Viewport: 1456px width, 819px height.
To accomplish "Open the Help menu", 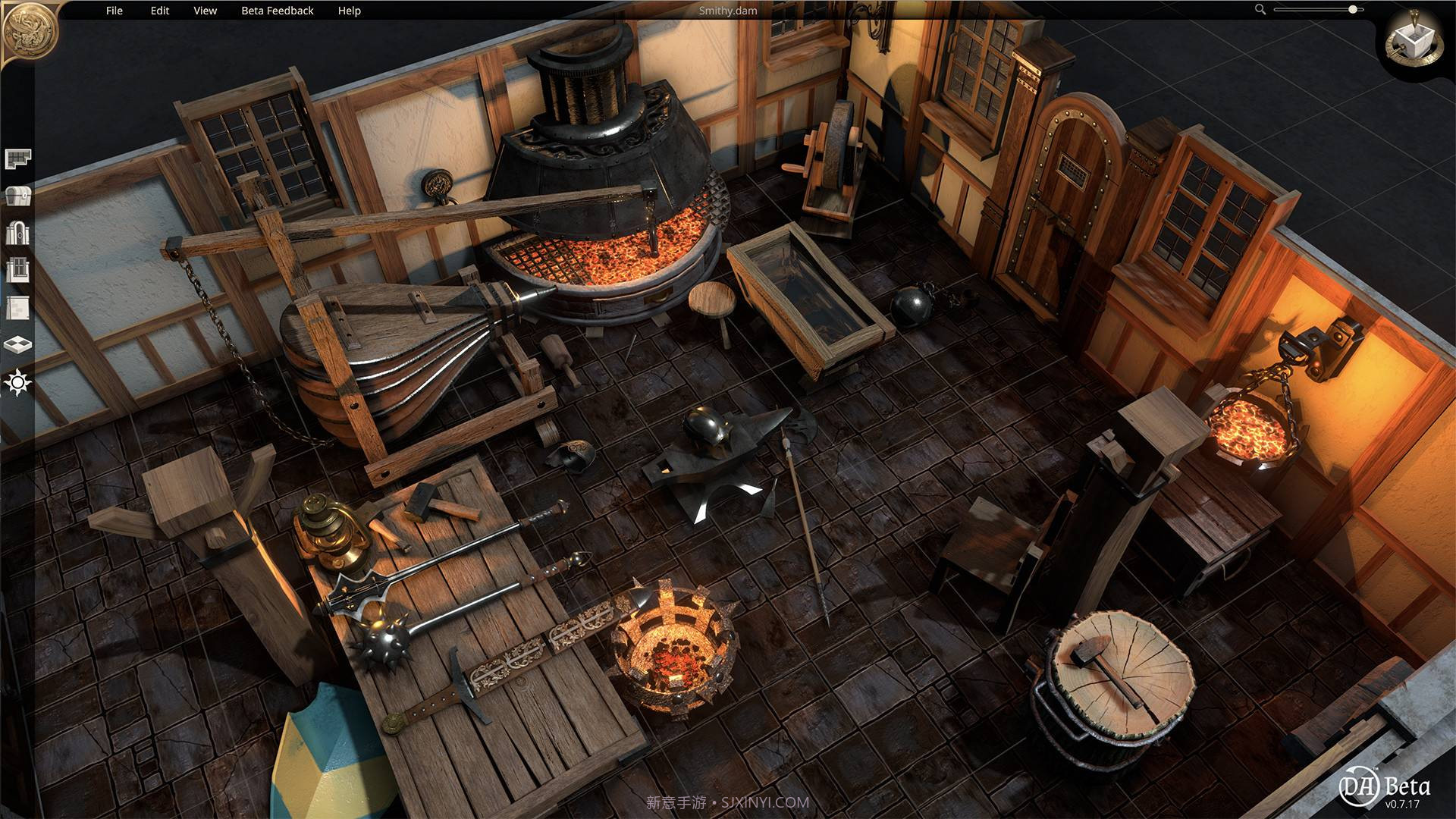I will tap(349, 11).
